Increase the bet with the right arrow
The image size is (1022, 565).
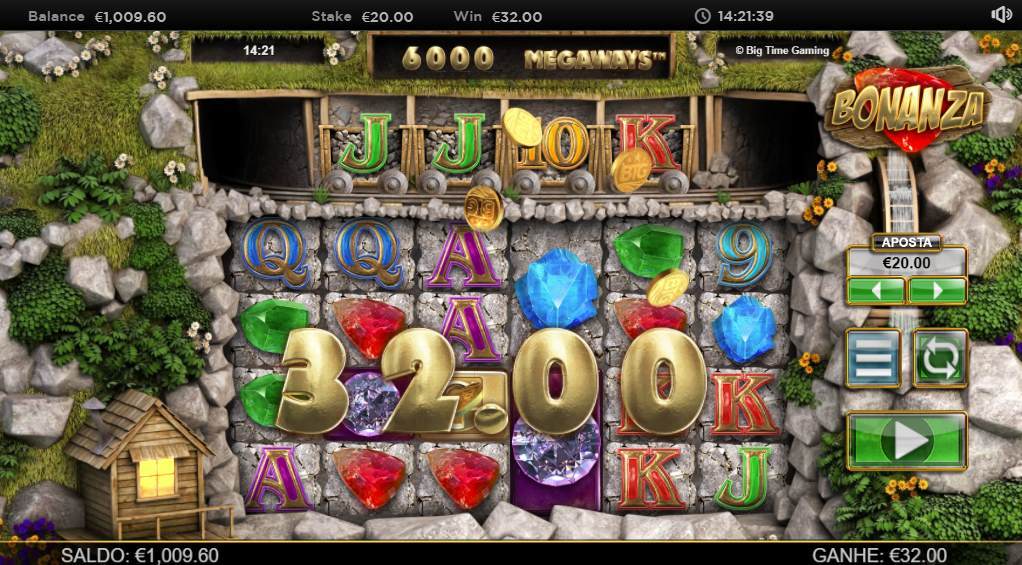tap(937, 291)
